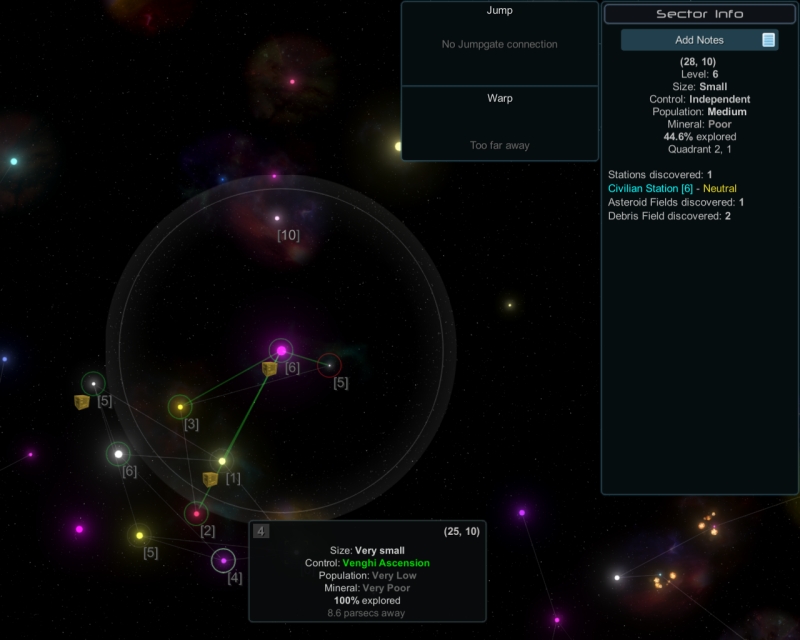The height and width of the screenshot is (640, 800).
Task: Click the Add Notes button
Action: point(699,40)
